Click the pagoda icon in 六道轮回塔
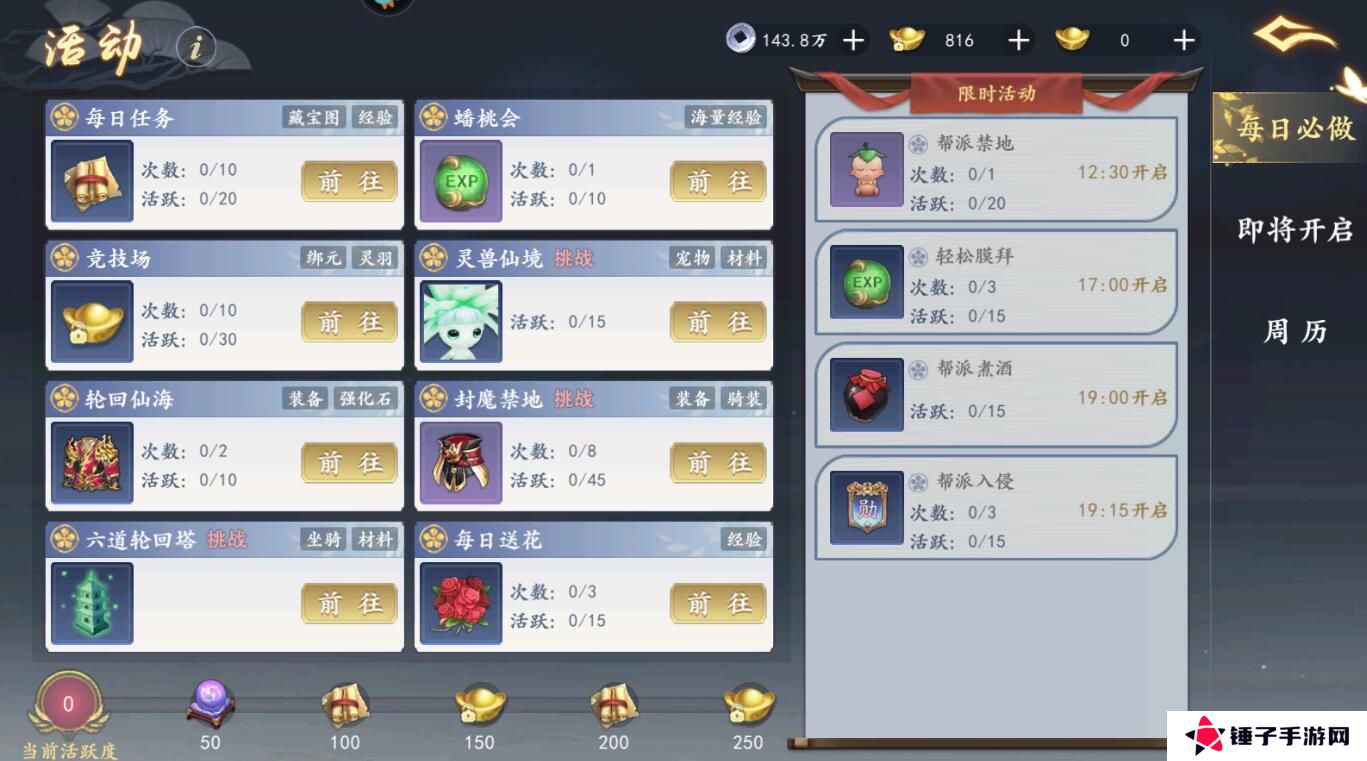The width and height of the screenshot is (1367, 761). click(x=91, y=604)
